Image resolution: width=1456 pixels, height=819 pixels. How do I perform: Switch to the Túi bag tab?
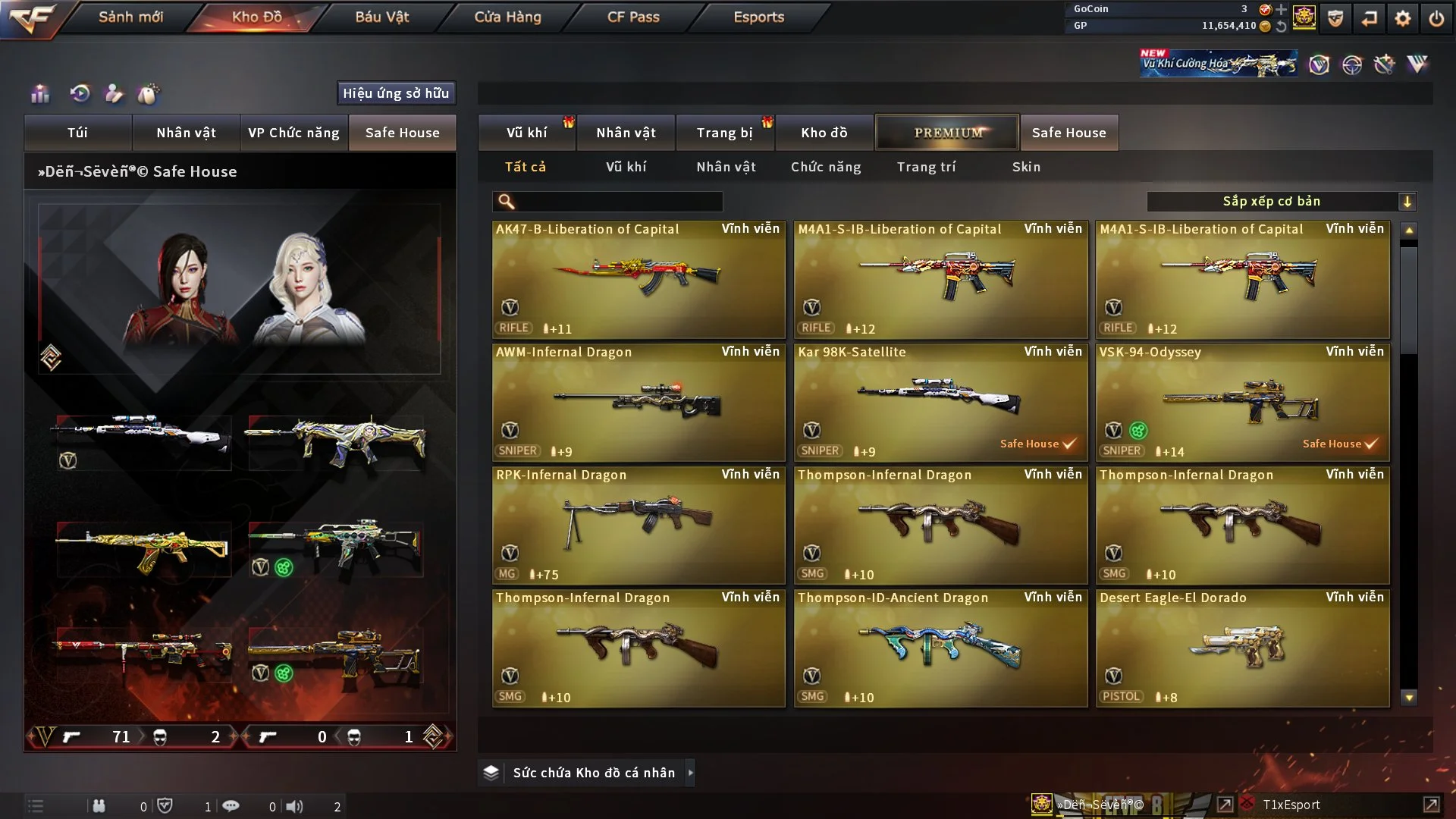point(77,133)
